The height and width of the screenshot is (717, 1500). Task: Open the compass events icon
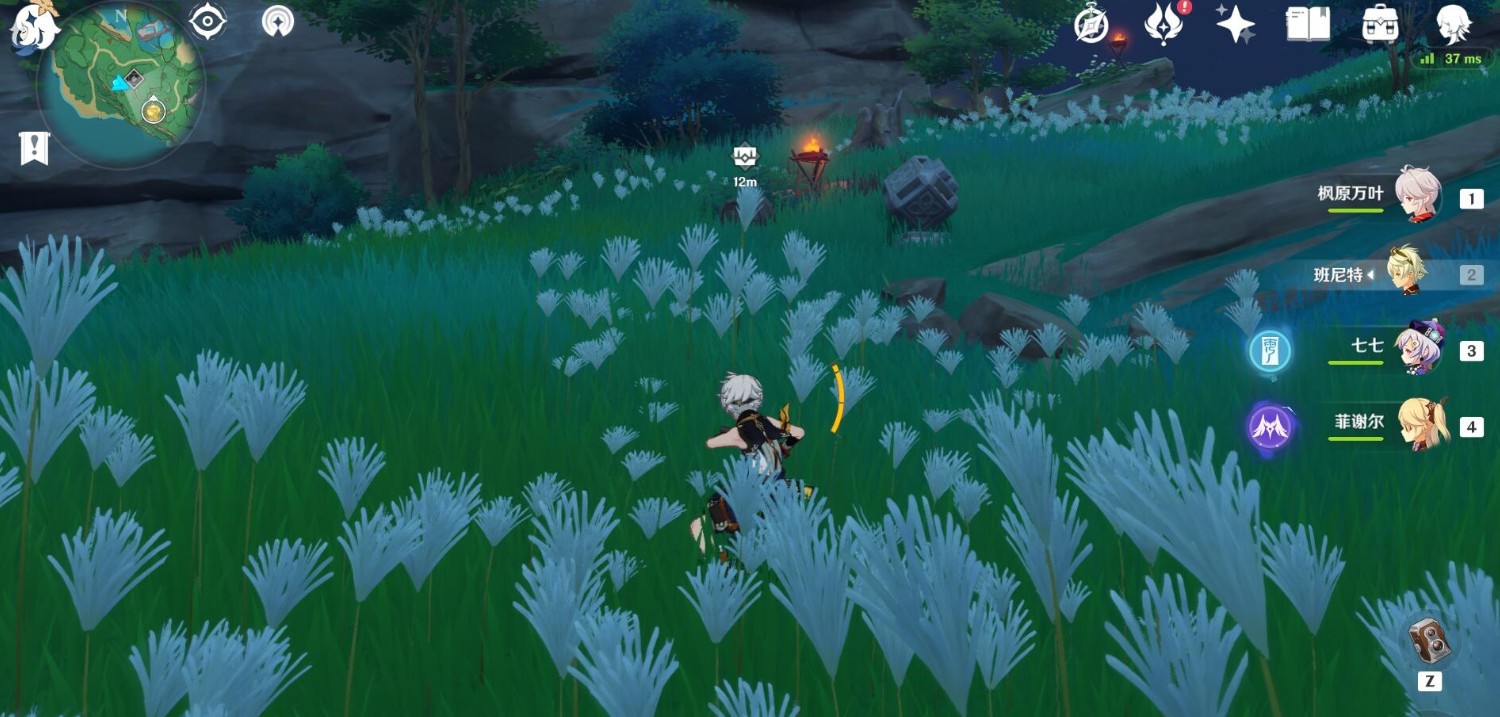pos(1091,24)
